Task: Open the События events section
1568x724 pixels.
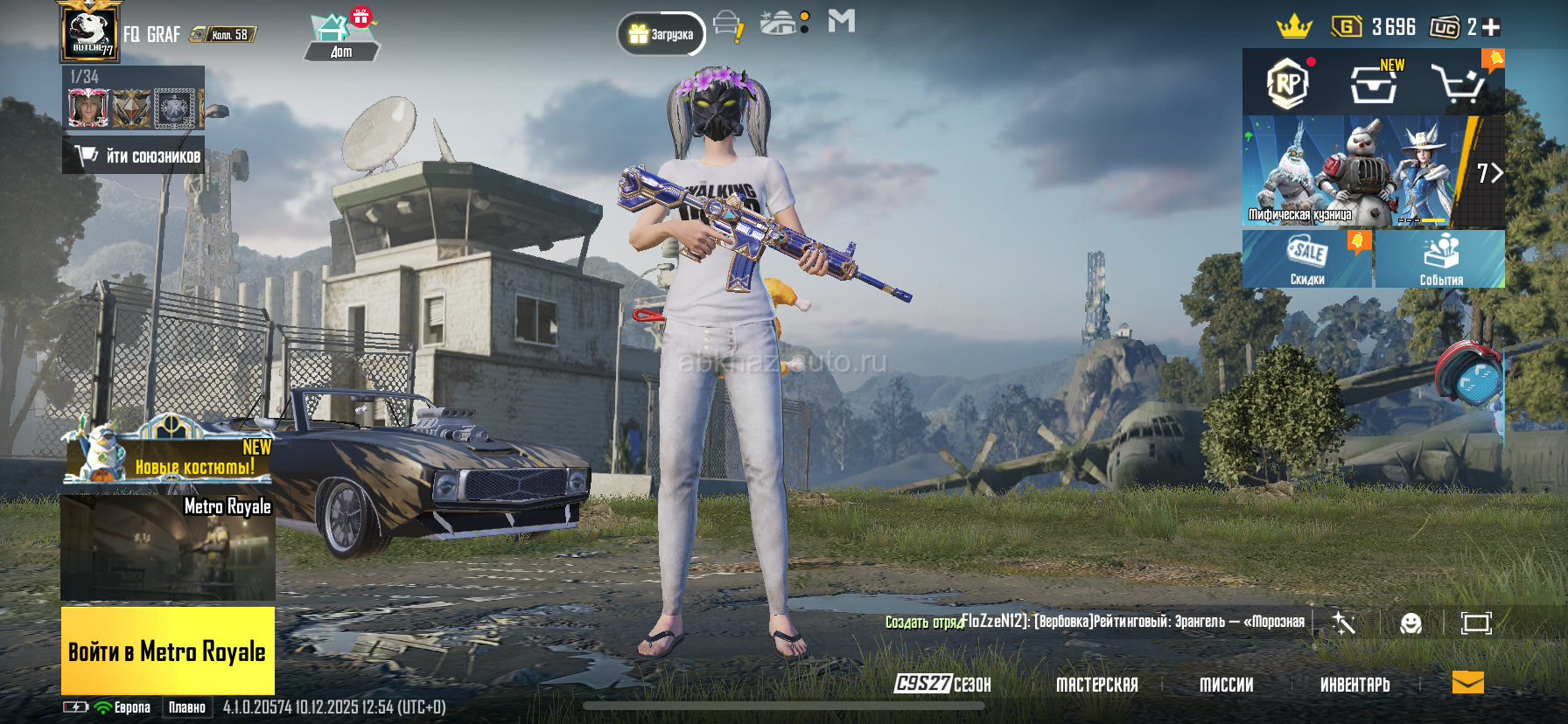Action: coord(1440,260)
